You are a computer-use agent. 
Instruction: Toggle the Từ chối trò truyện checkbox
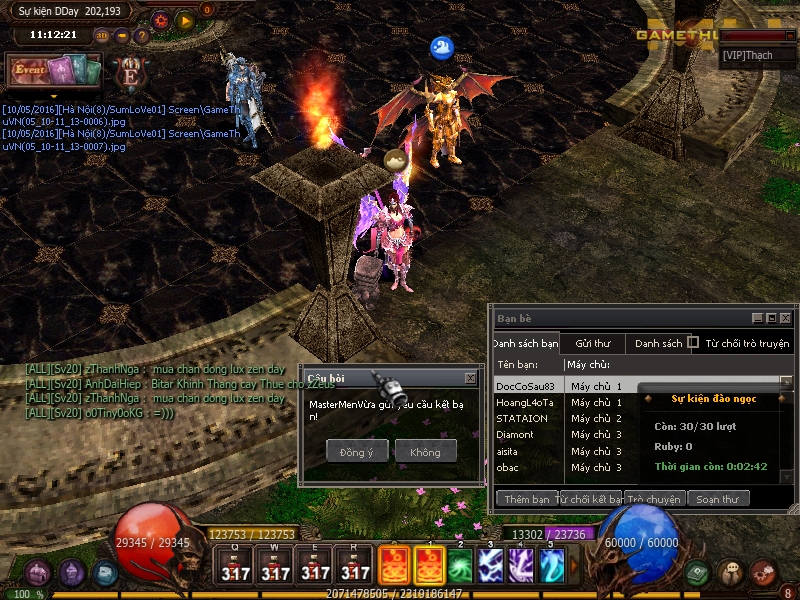tap(693, 343)
